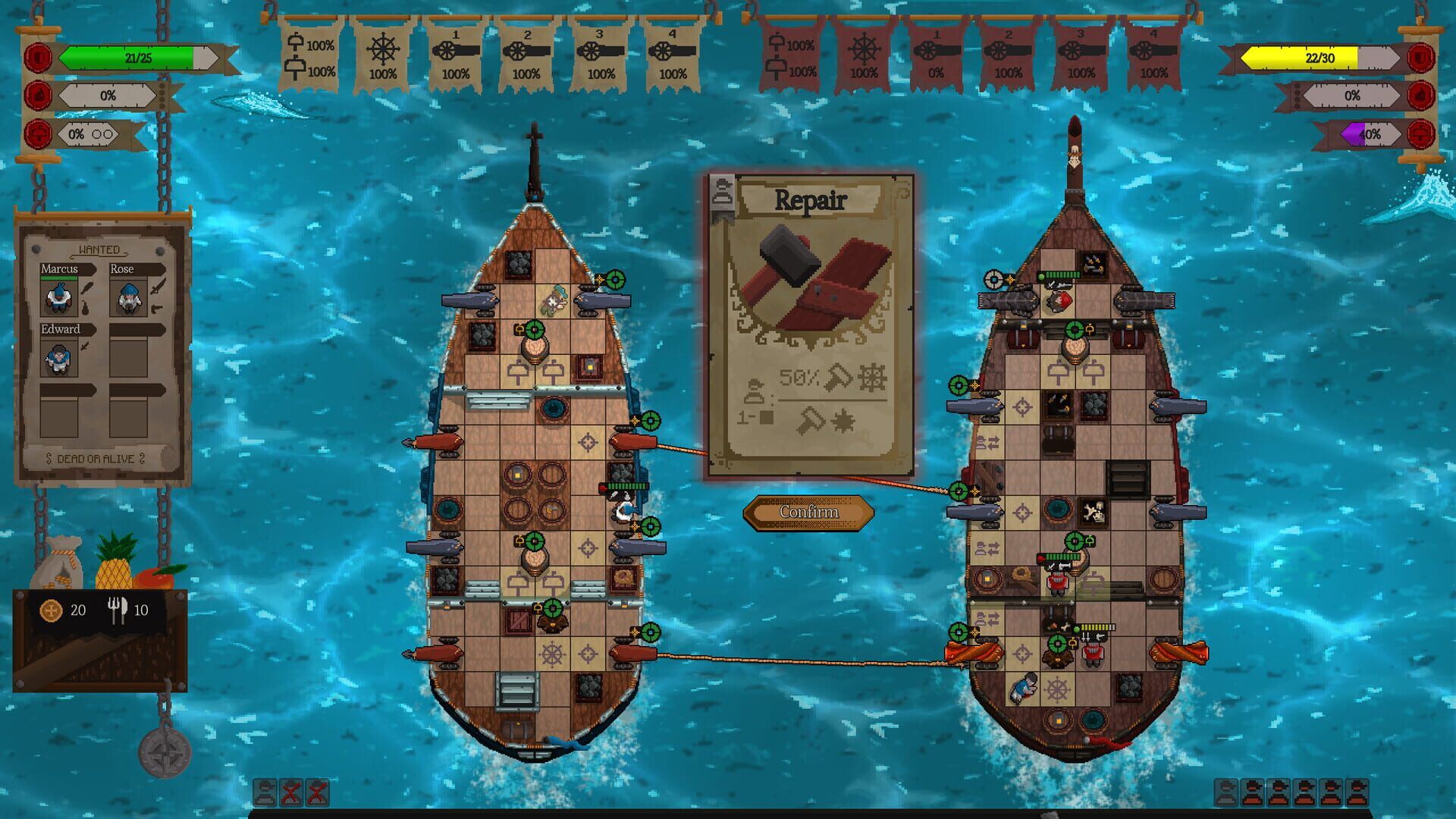Toggle the green targeting reticle on enemy helm
The width and height of the screenshot is (1456, 819).
click(1057, 645)
